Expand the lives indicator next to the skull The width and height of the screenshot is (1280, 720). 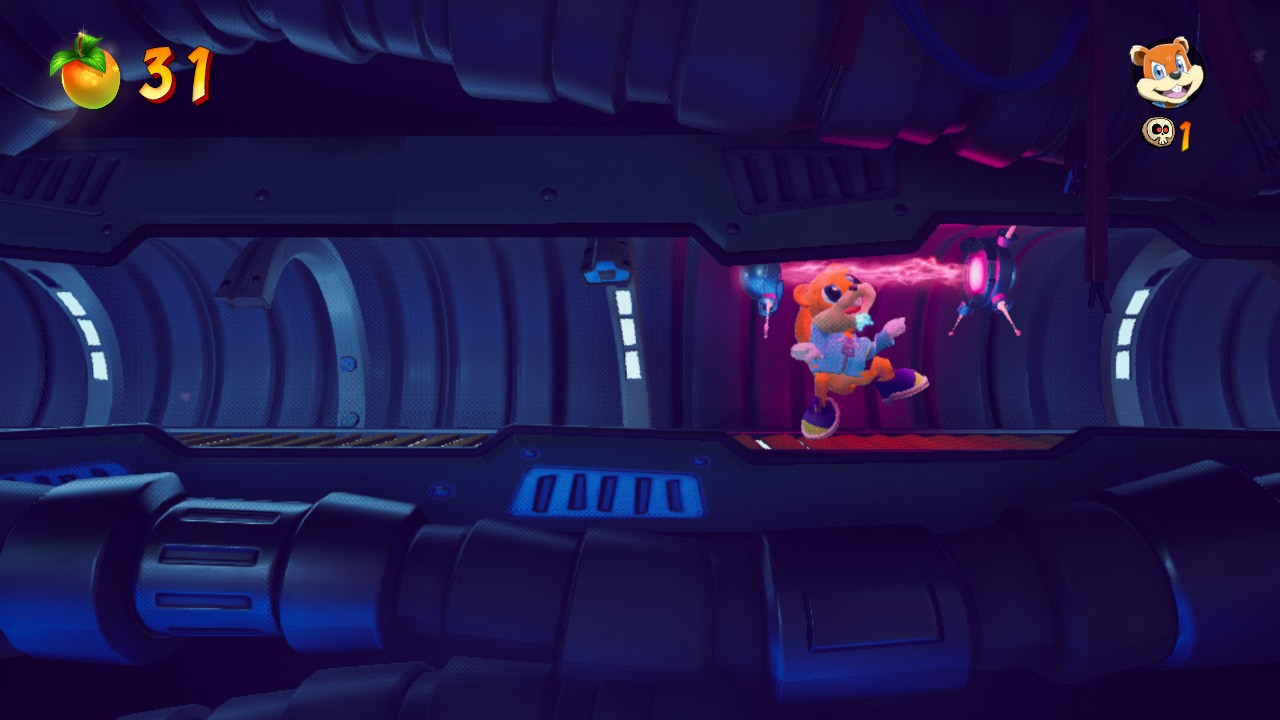pos(1184,134)
